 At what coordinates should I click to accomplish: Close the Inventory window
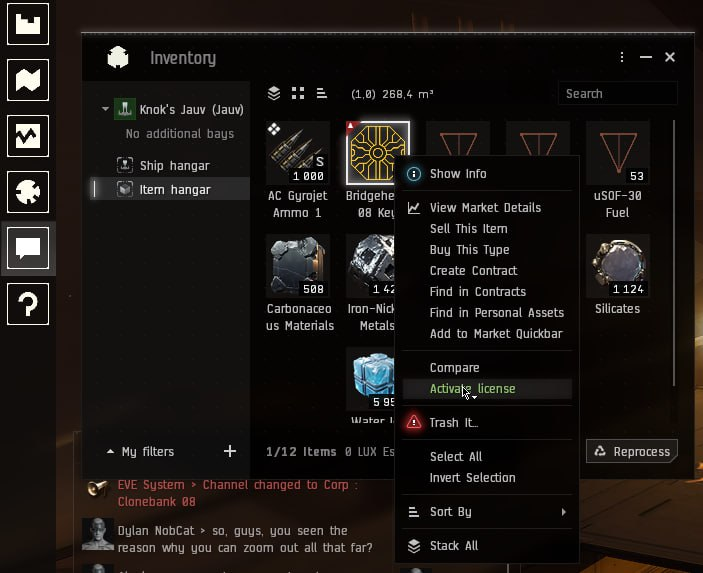[x=670, y=58]
